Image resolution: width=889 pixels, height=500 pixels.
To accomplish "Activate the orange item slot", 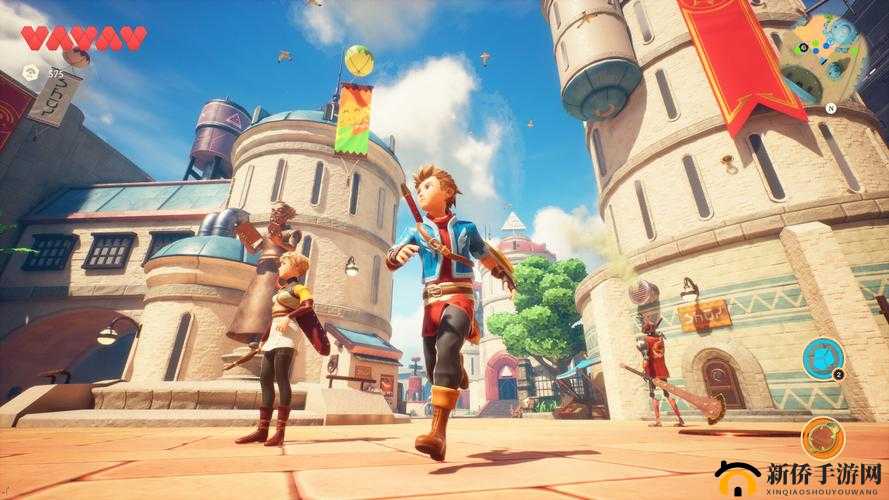I will pos(822,438).
